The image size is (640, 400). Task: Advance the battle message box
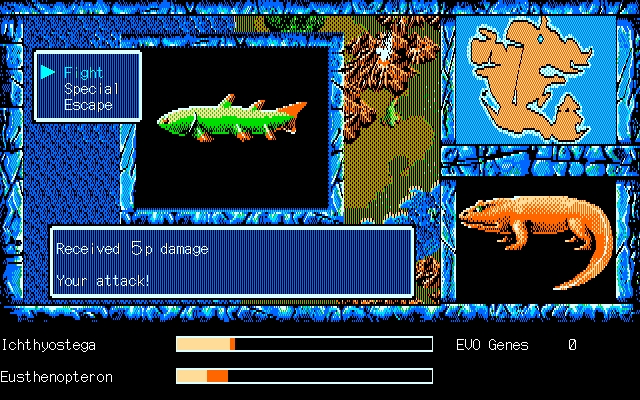click(232, 263)
